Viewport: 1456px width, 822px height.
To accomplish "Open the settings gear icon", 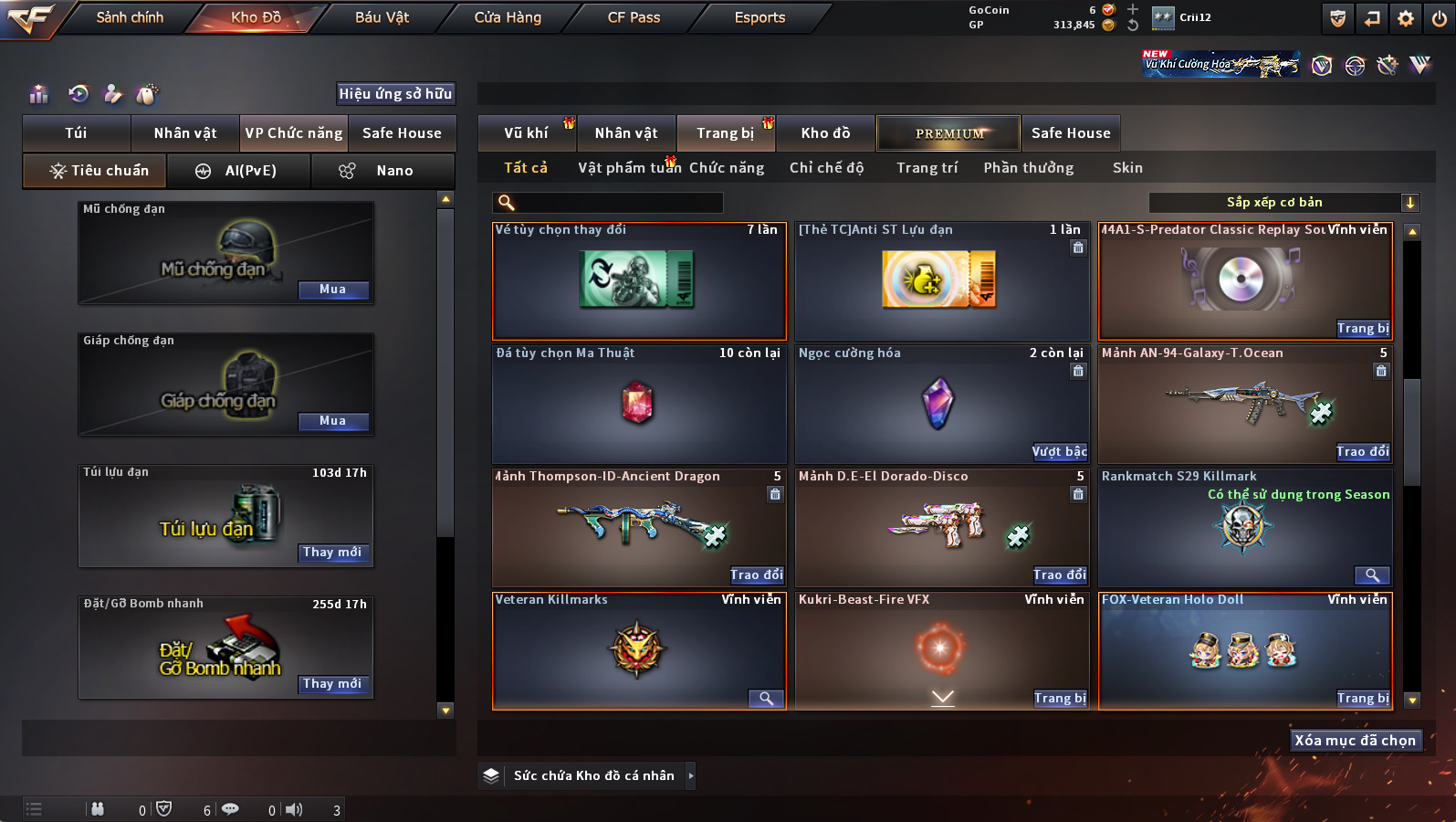I will coord(1406,18).
